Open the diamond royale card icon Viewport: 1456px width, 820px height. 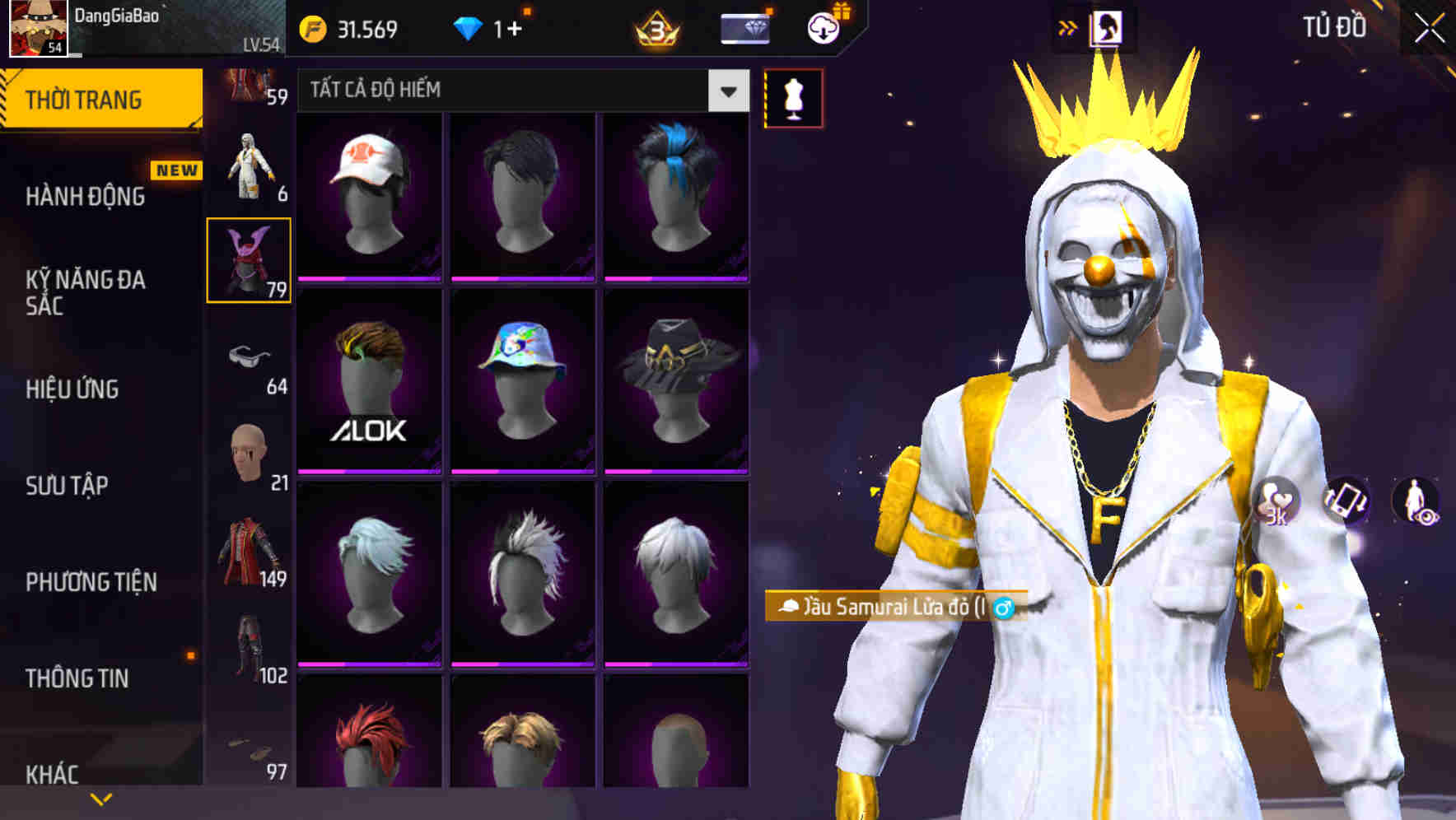745,28
